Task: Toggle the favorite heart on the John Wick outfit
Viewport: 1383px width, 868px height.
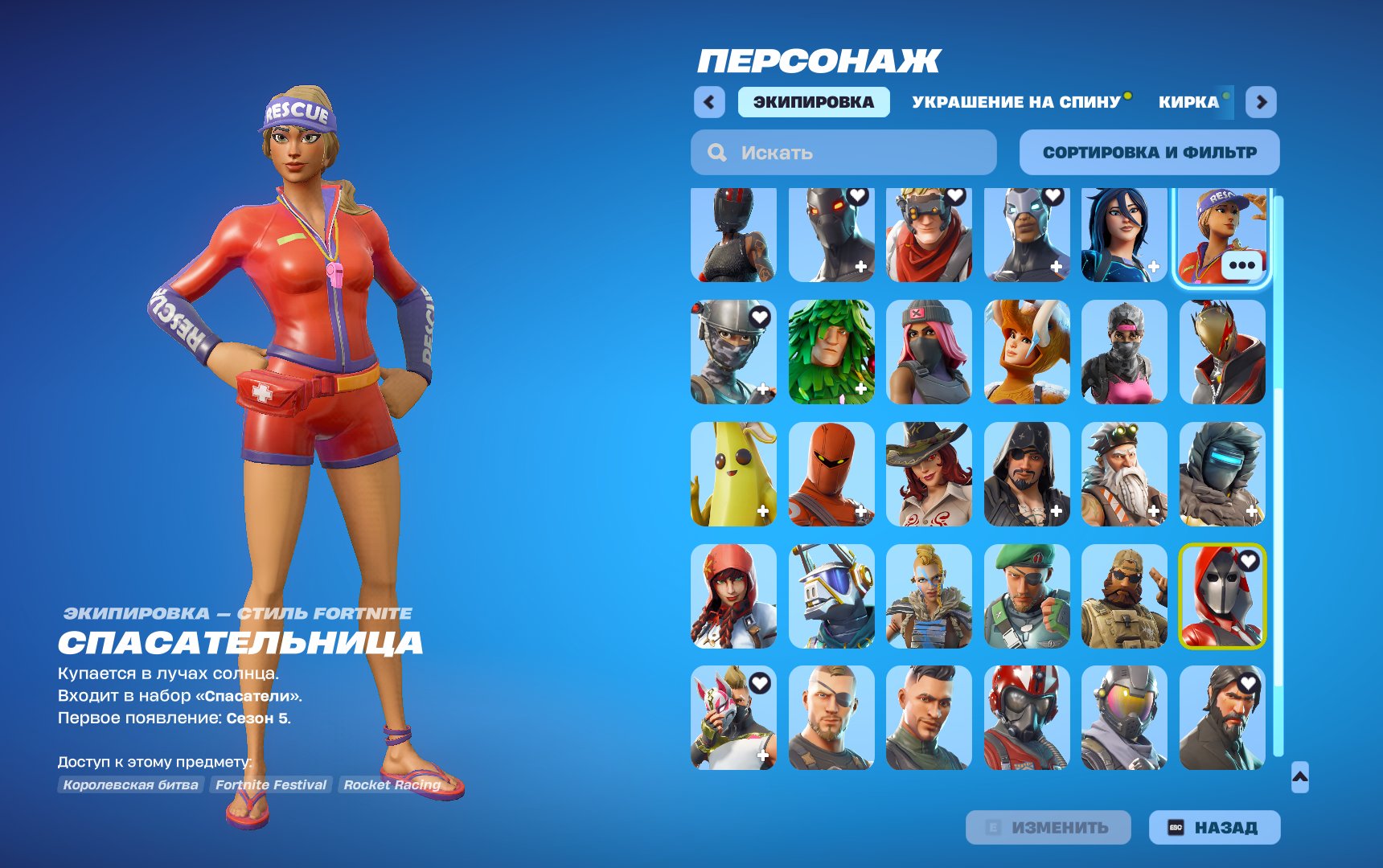Action: point(1249,682)
